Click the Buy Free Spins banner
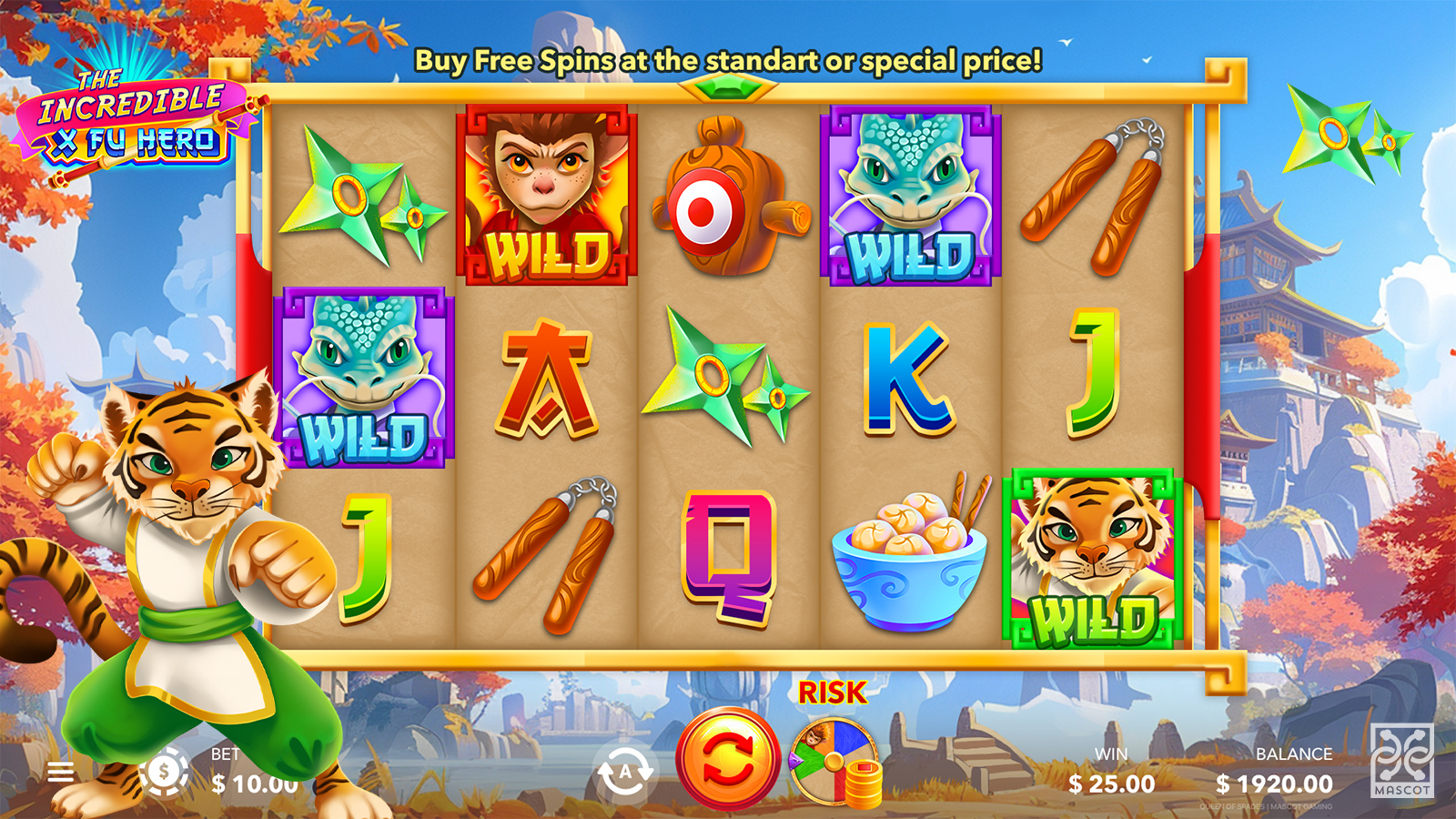Image resolution: width=1456 pixels, height=819 pixels. pos(728,61)
